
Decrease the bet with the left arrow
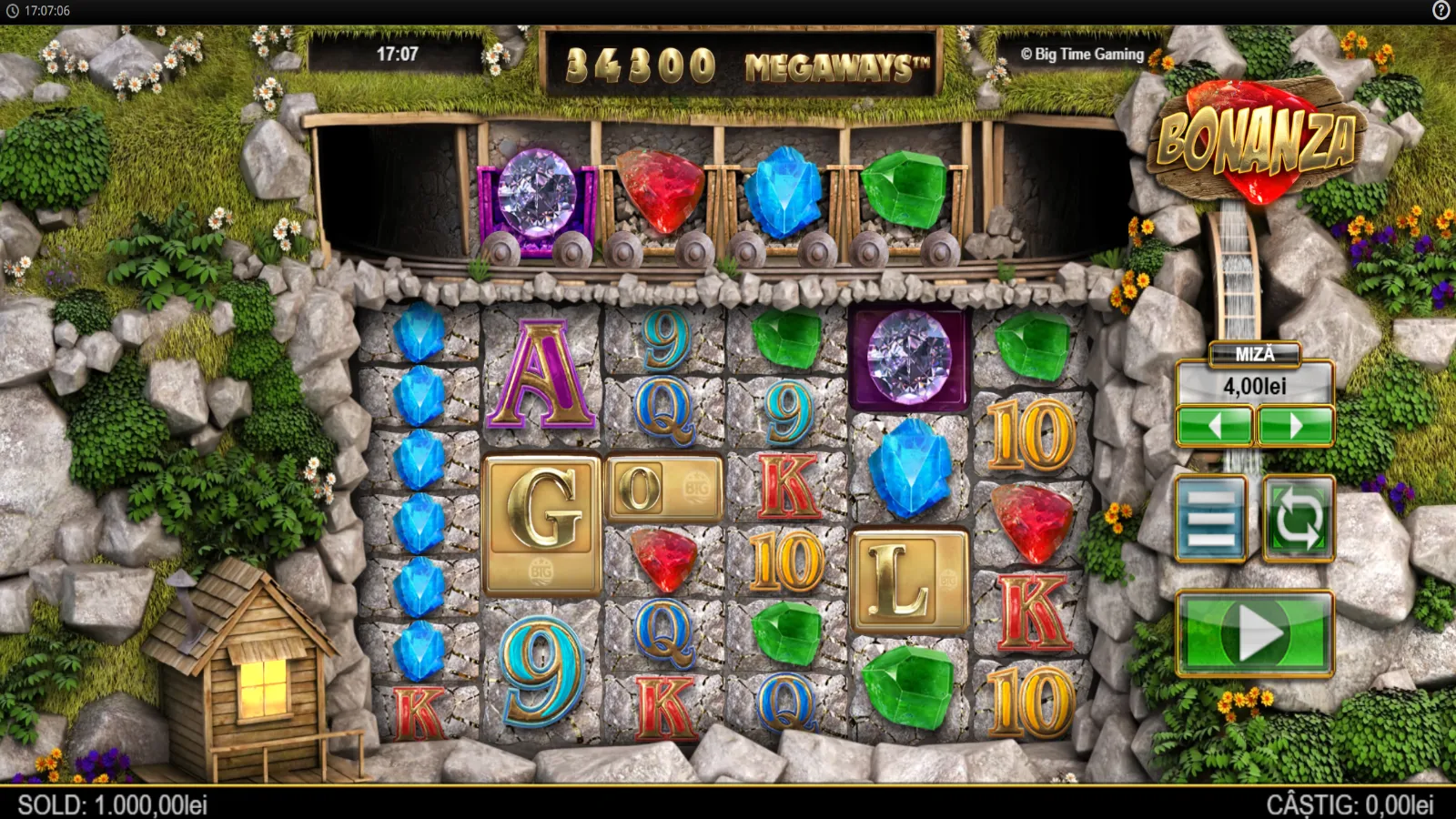coord(1215,425)
